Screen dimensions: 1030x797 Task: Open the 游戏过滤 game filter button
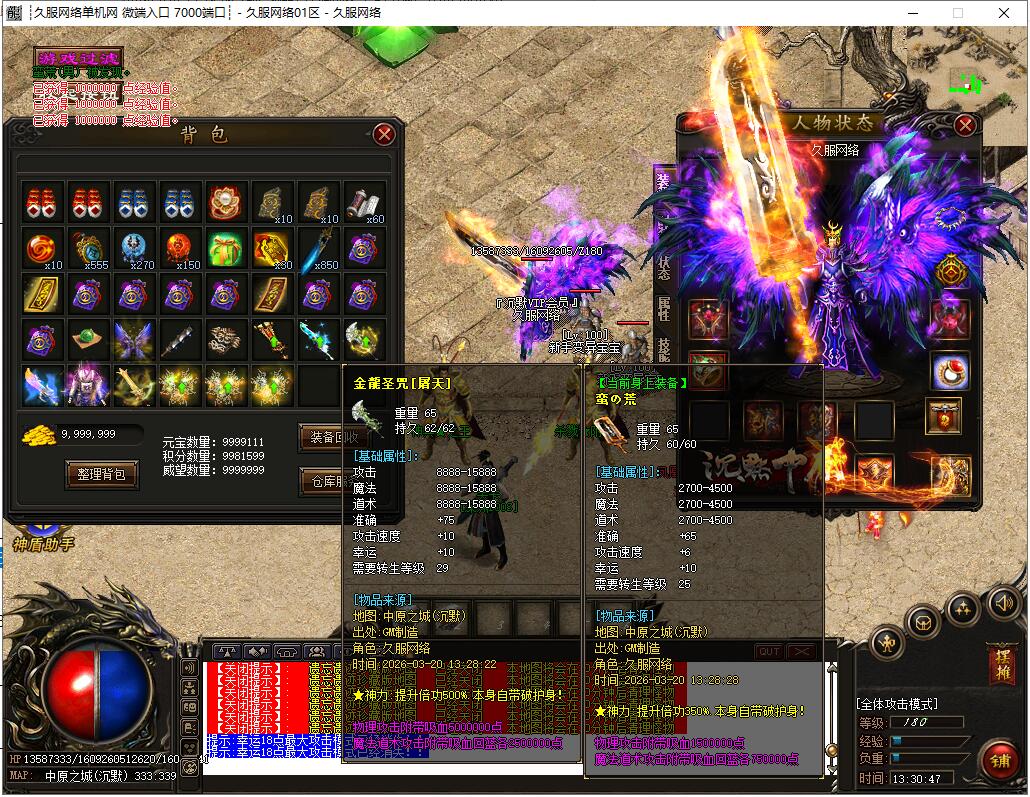tap(77, 57)
